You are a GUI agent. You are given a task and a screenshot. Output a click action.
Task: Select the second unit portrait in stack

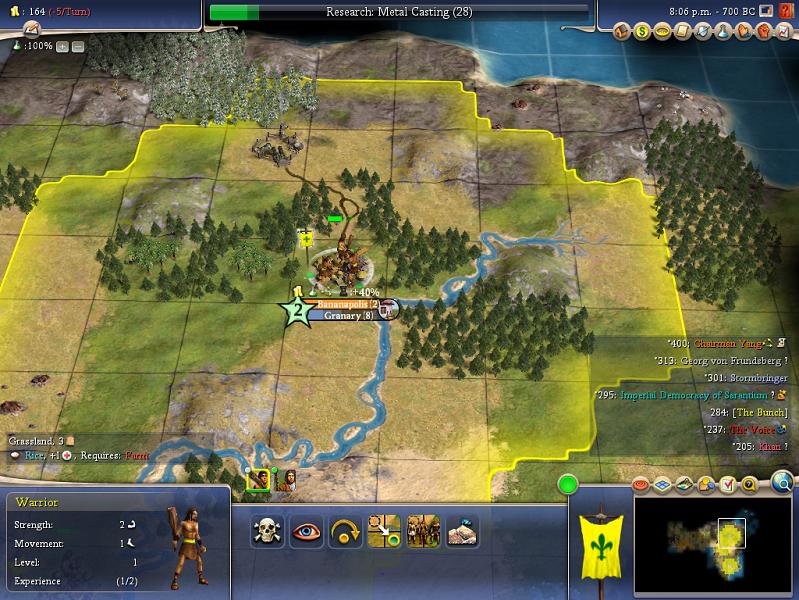coord(288,481)
